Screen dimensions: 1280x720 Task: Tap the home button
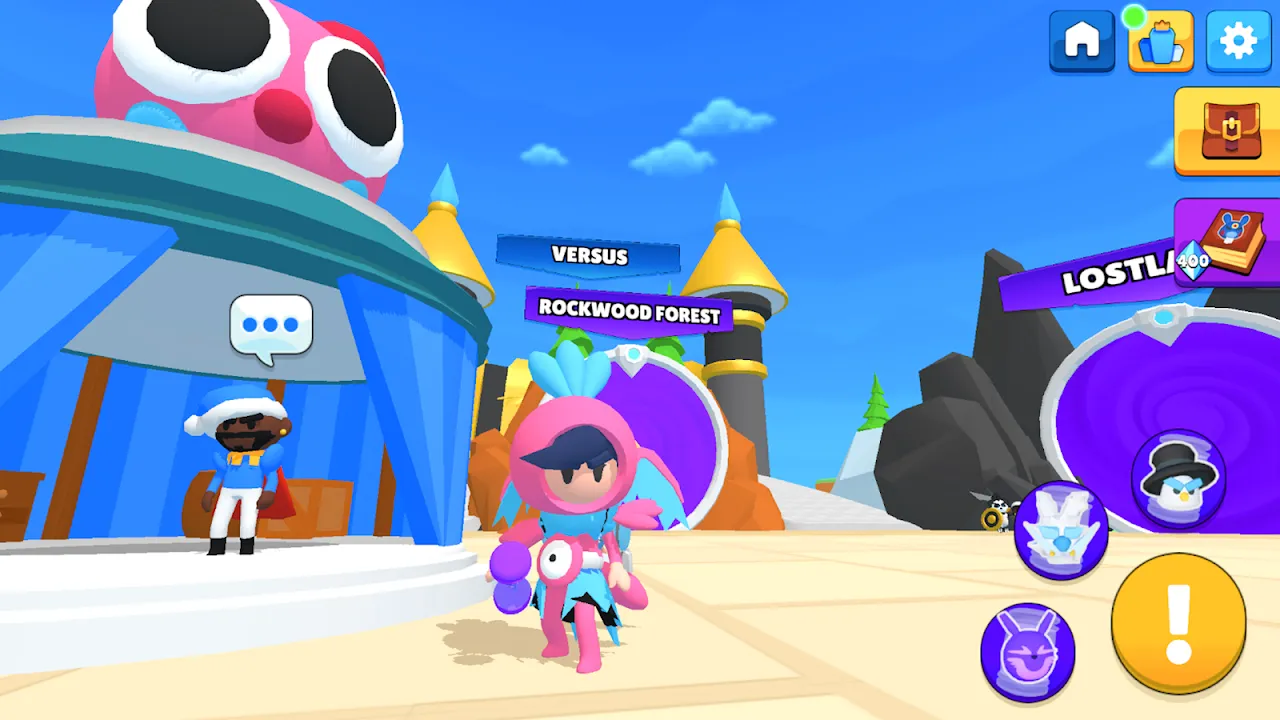tap(1082, 41)
